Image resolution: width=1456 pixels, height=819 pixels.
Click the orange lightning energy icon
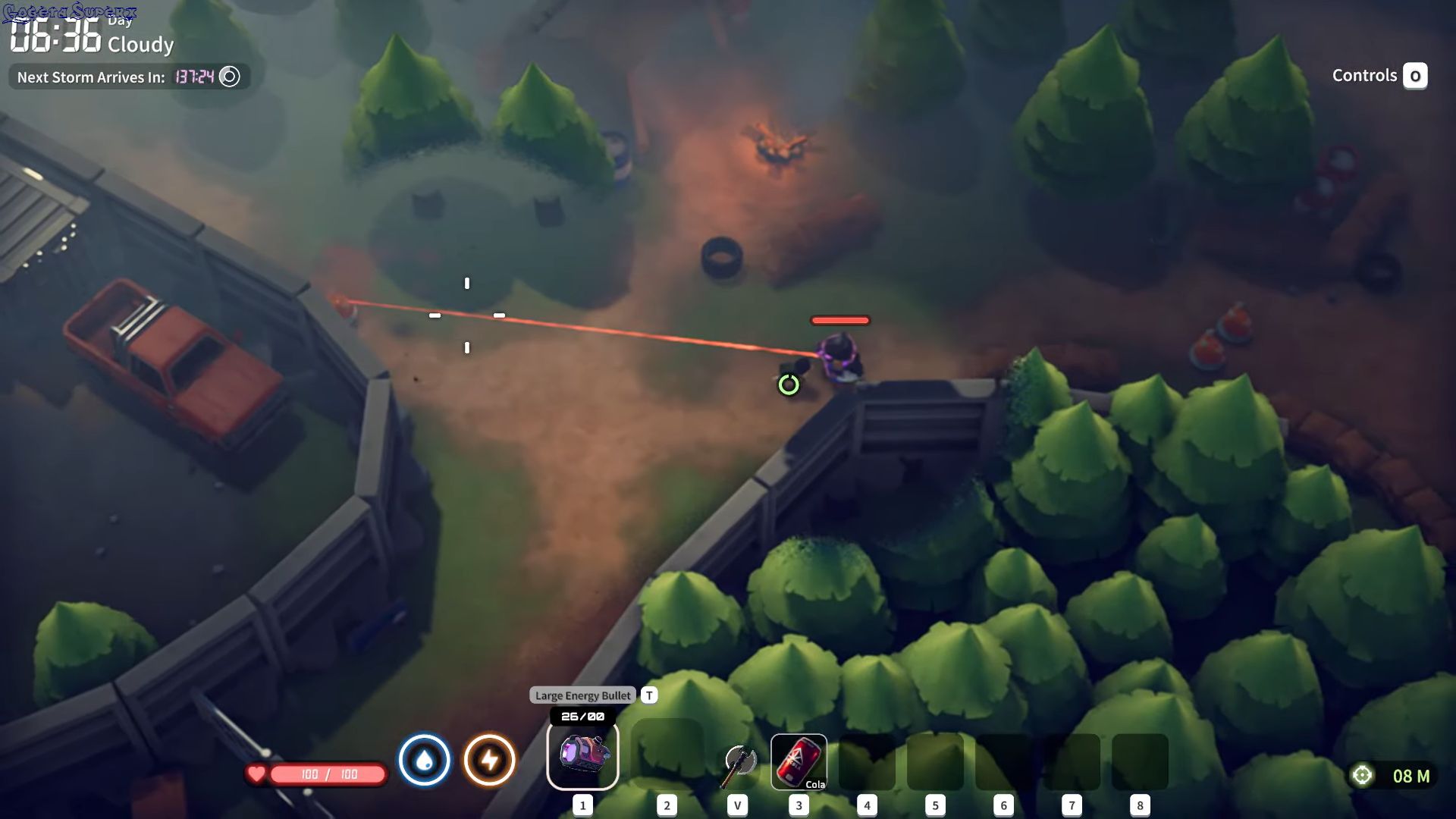click(489, 760)
